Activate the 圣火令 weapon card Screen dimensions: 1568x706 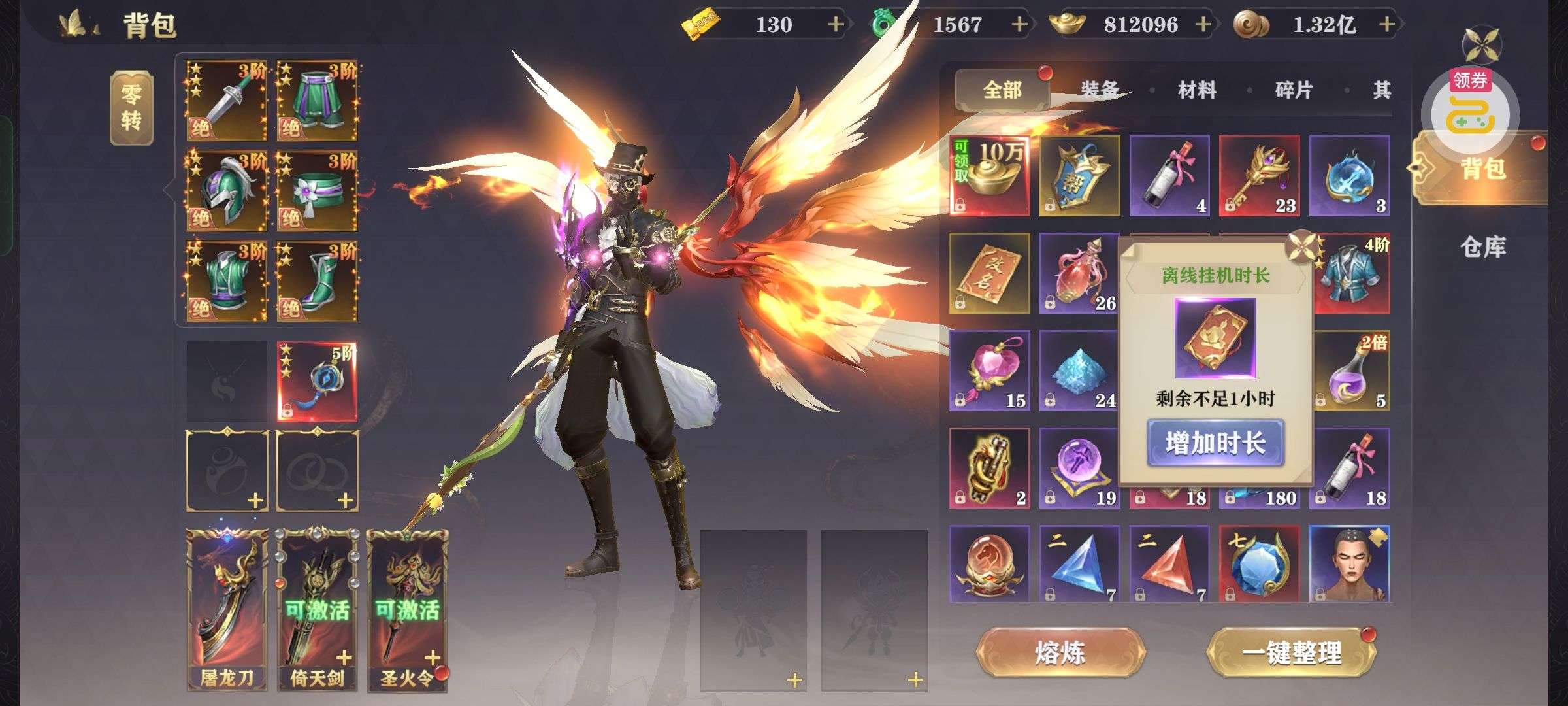coord(407,608)
